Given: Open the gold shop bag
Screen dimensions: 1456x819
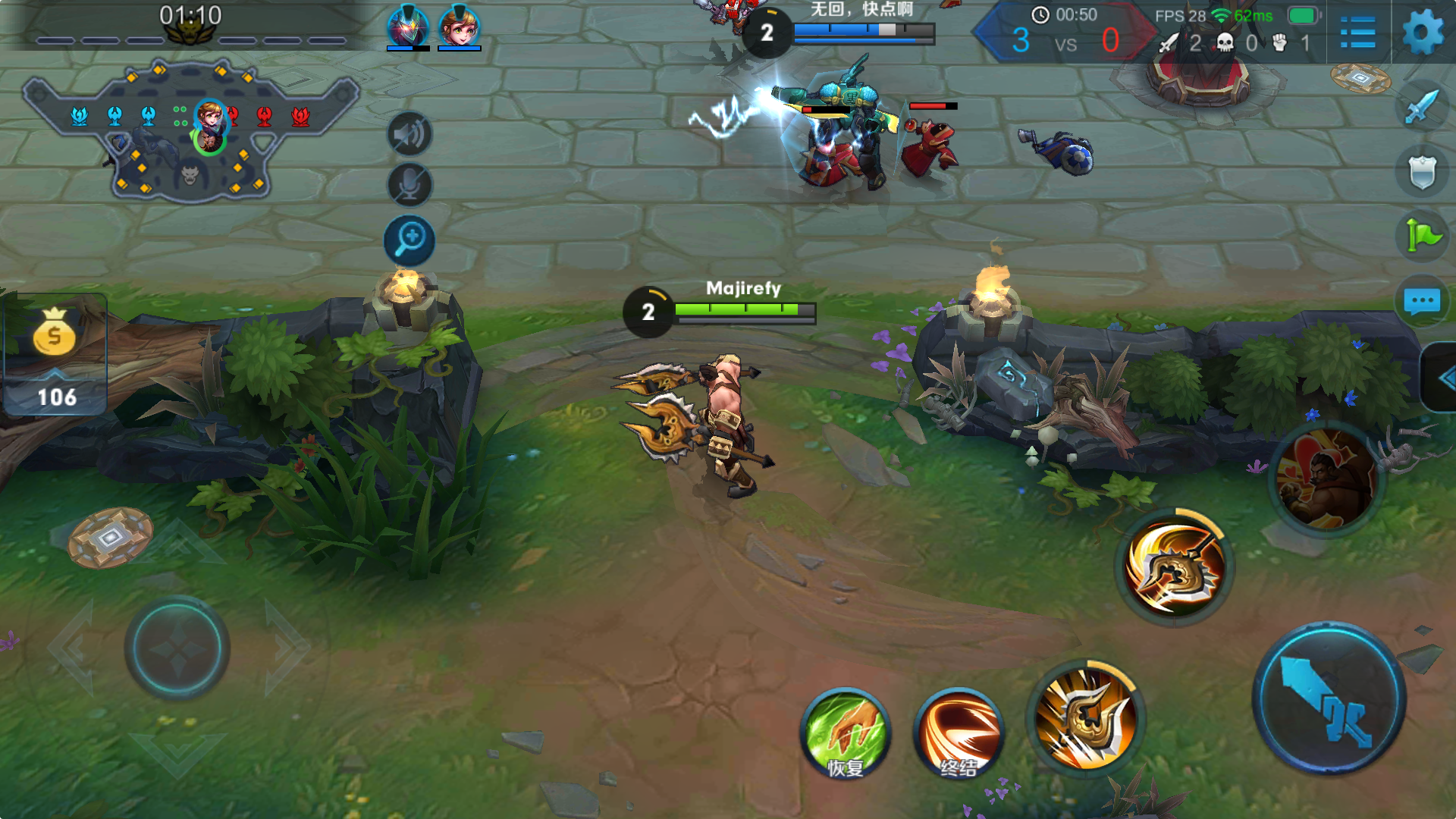Looking at the screenshot, I should pyautogui.click(x=55, y=335).
